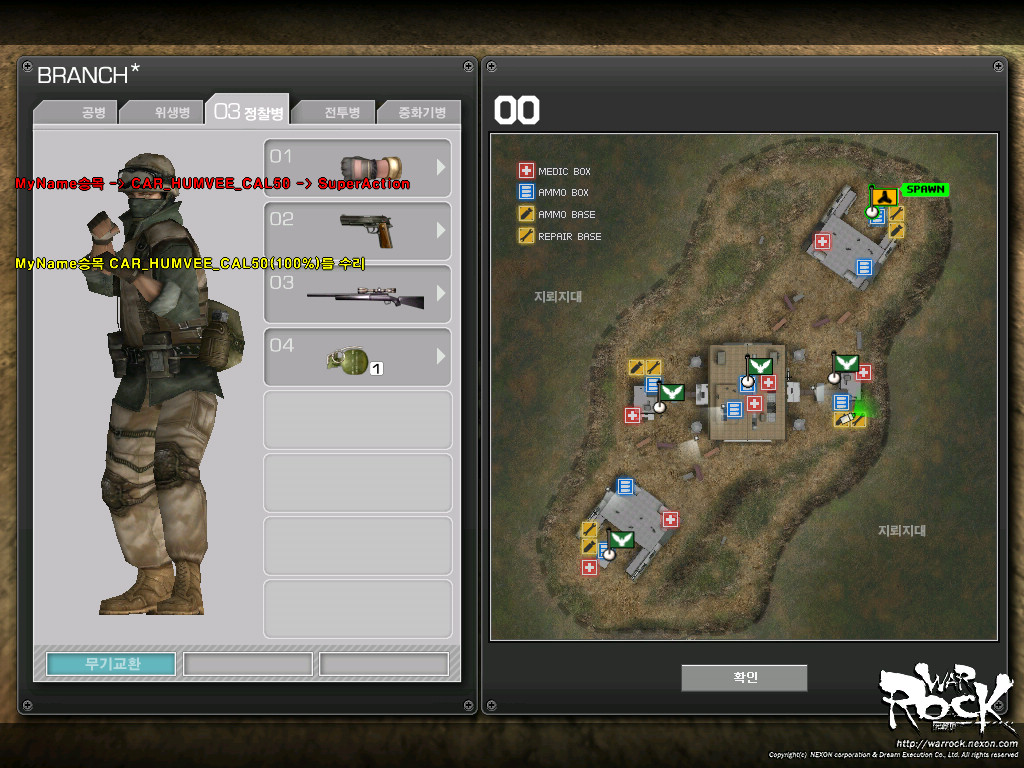Select weapon slot 01 with the fist
This screenshot has height=768, width=1024.
point(357,168)
